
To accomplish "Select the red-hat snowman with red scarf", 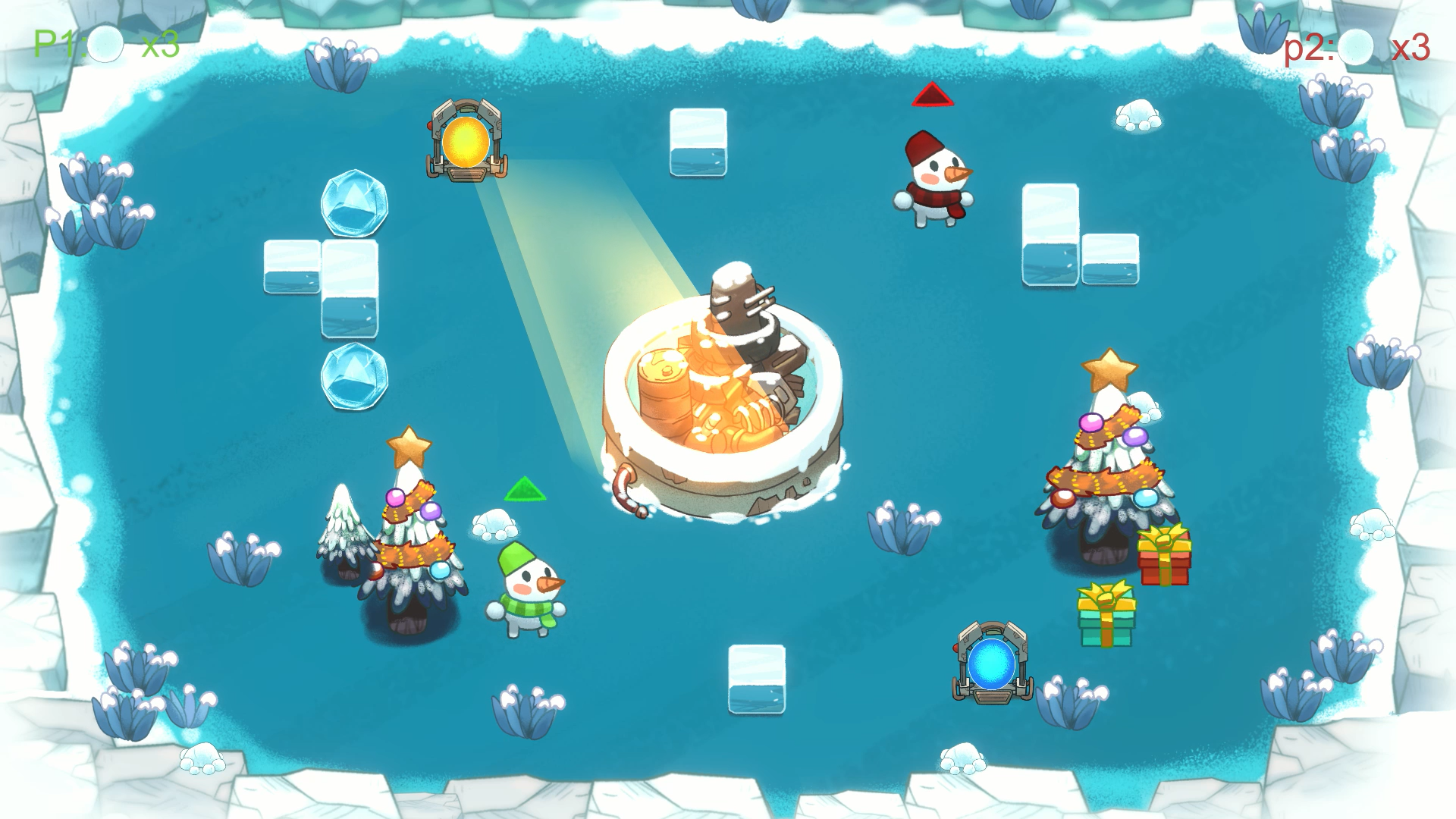I will 937,174.
